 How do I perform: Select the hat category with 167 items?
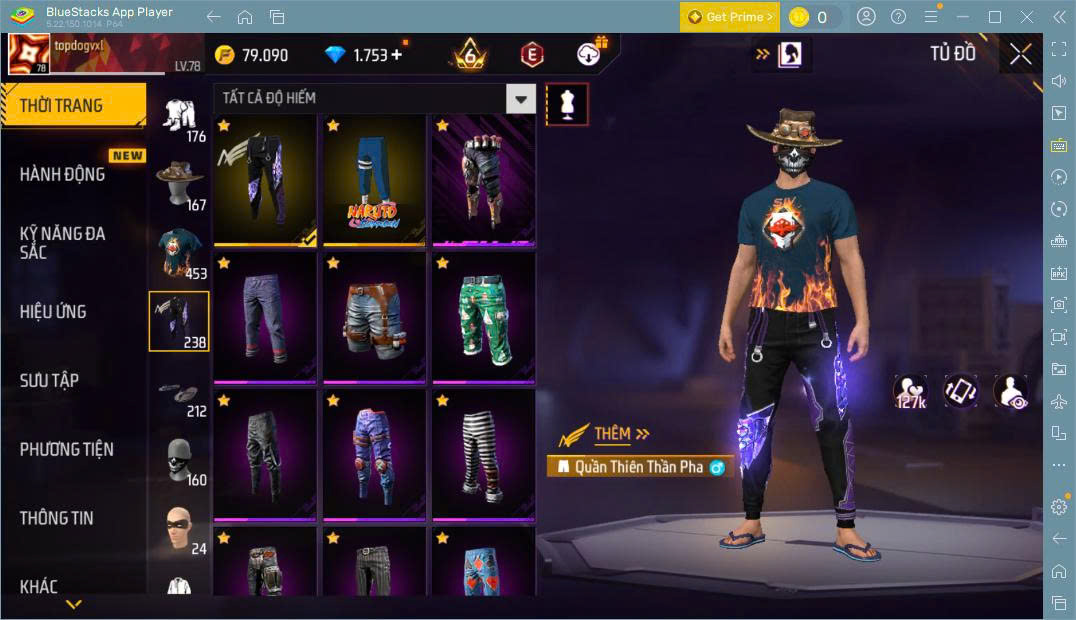click(180, 183)
